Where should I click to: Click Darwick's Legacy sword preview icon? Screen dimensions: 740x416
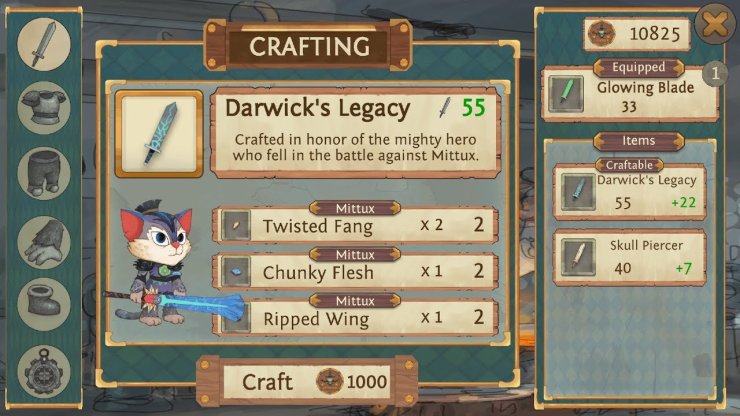point(160,133)
